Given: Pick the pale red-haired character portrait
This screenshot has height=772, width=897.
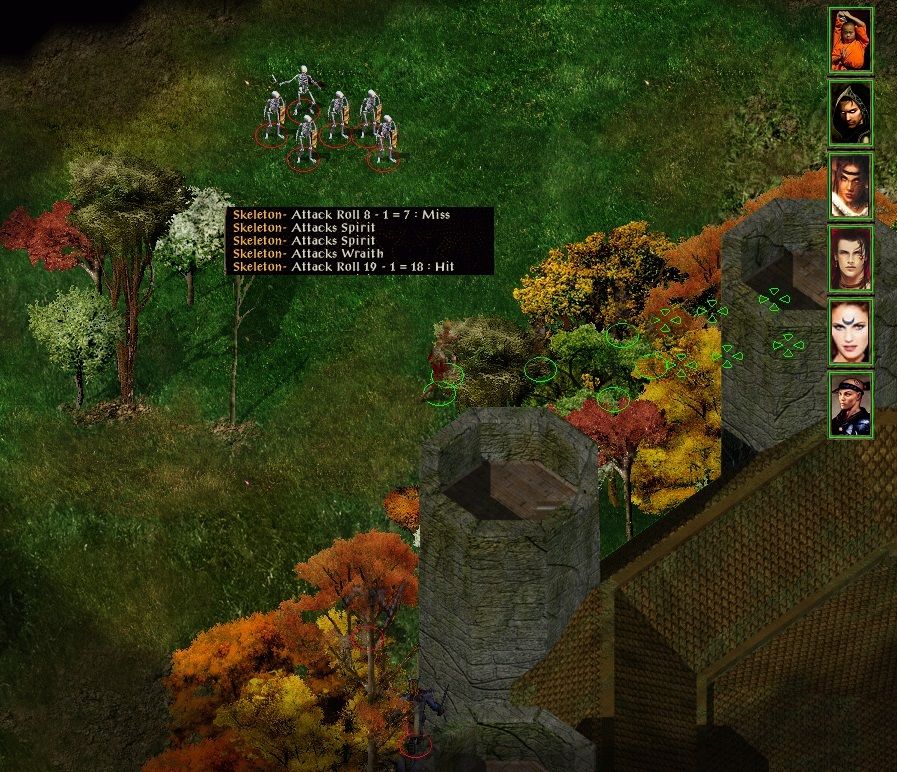Looking at the screenshot, I should coord(850,259).
